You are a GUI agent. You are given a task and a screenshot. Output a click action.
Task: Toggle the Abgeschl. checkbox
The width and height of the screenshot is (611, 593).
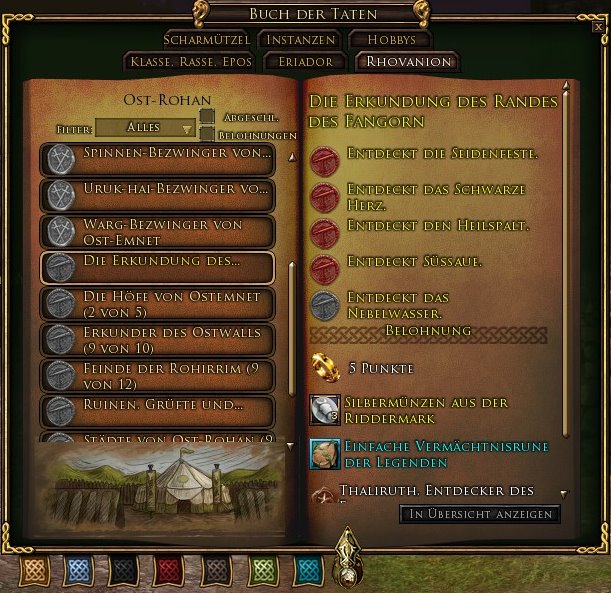point(207,118)
